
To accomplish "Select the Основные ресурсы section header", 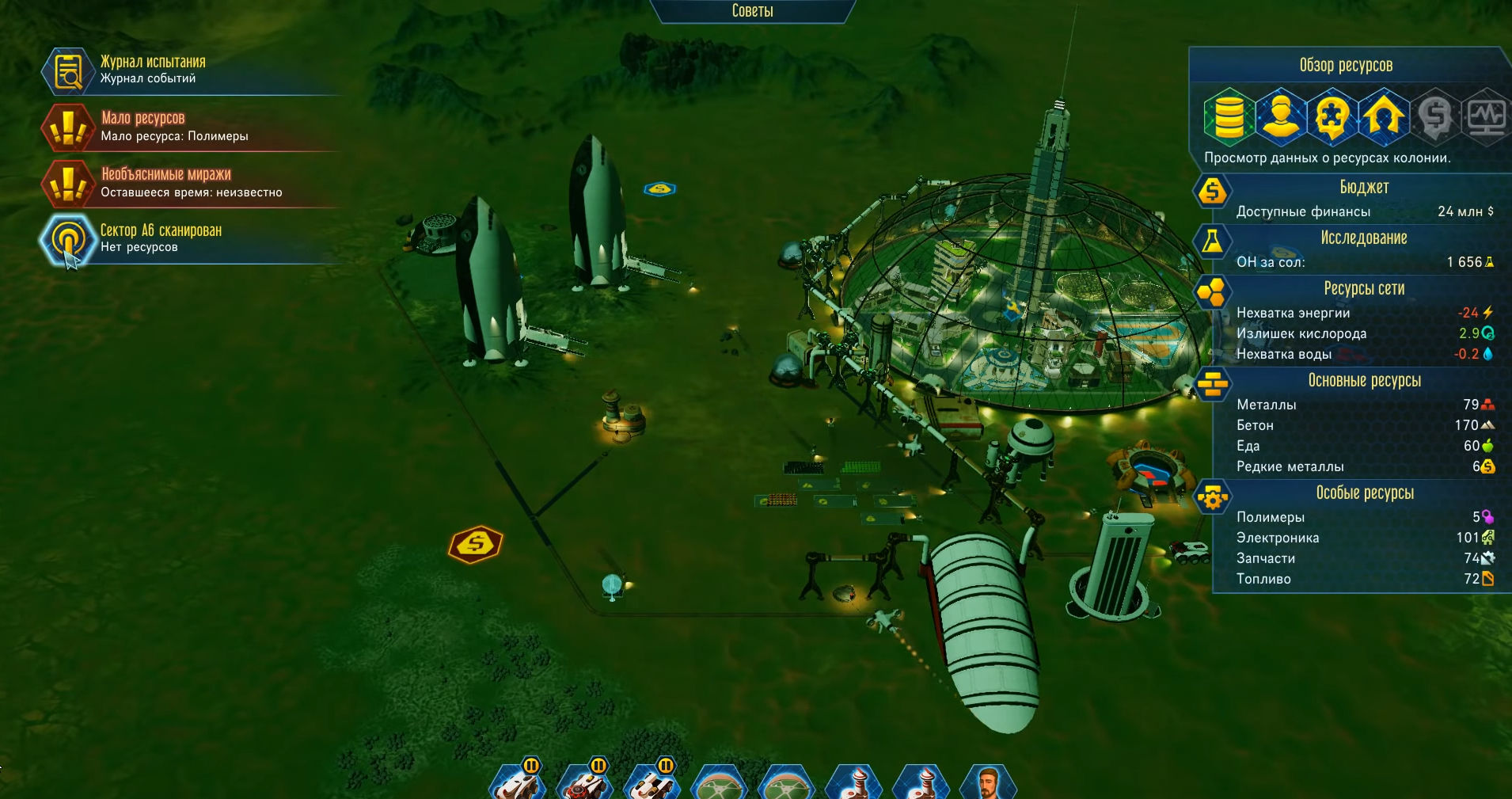I will pos(1363,381).
